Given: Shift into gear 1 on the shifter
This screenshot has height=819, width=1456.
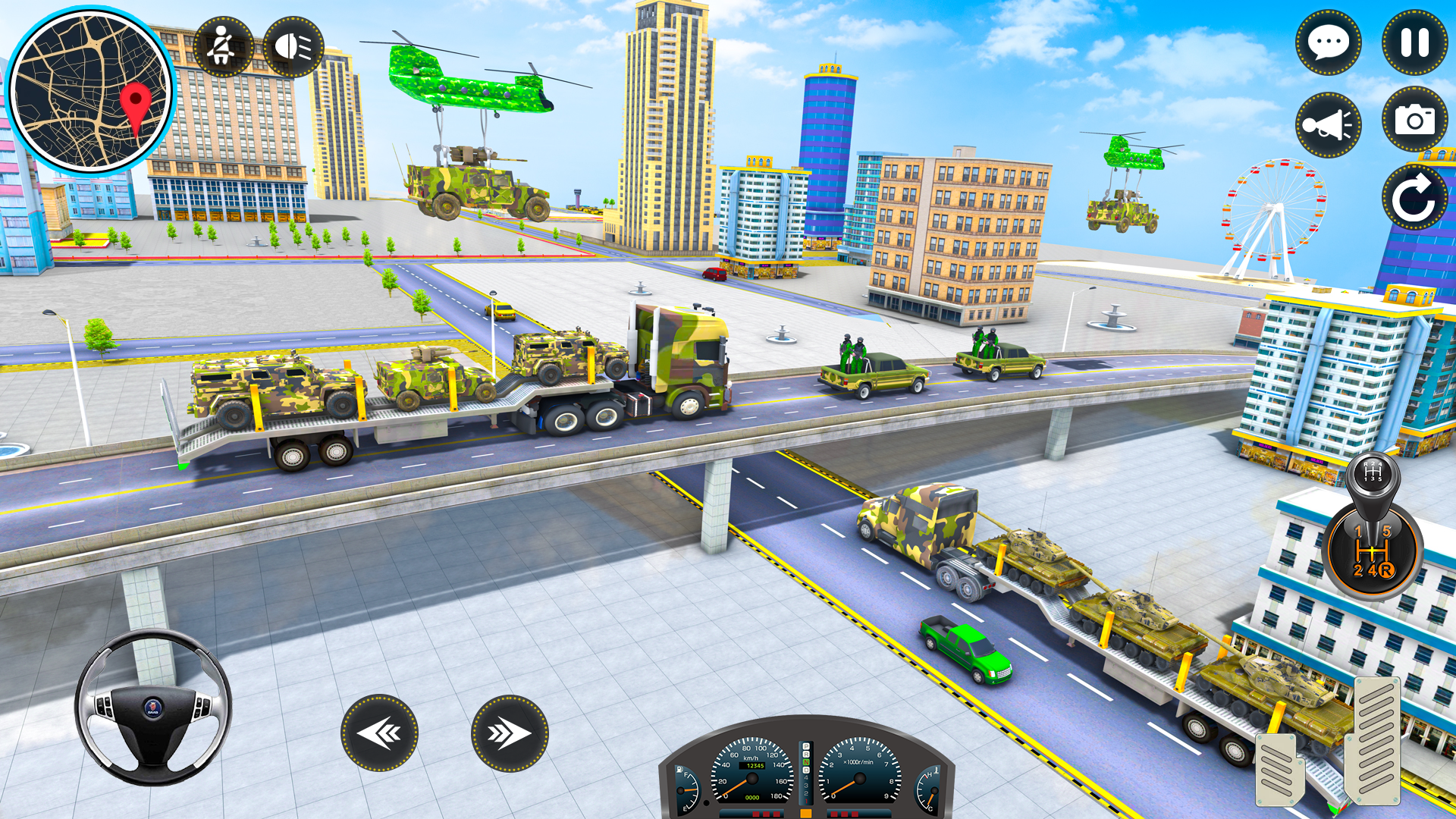Looking at the screenshot, I should (x=1358, y=531).
